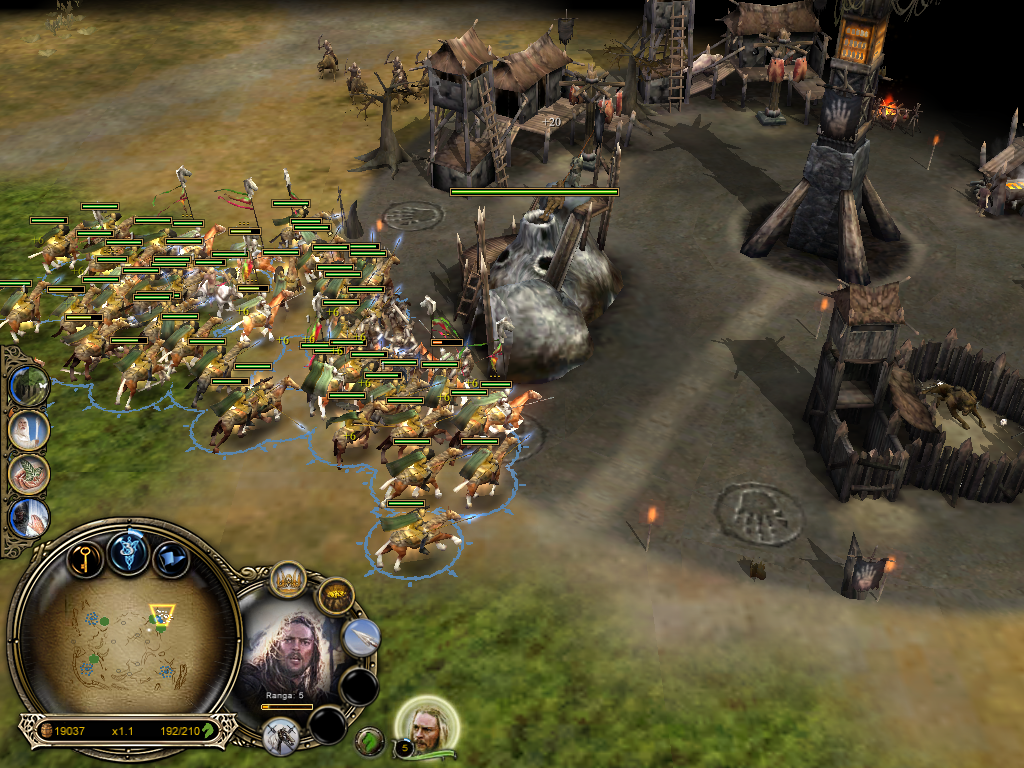Screen dimensions: 1024x768
Task: Select the golden crown ability
Action: tap(288, 579)
